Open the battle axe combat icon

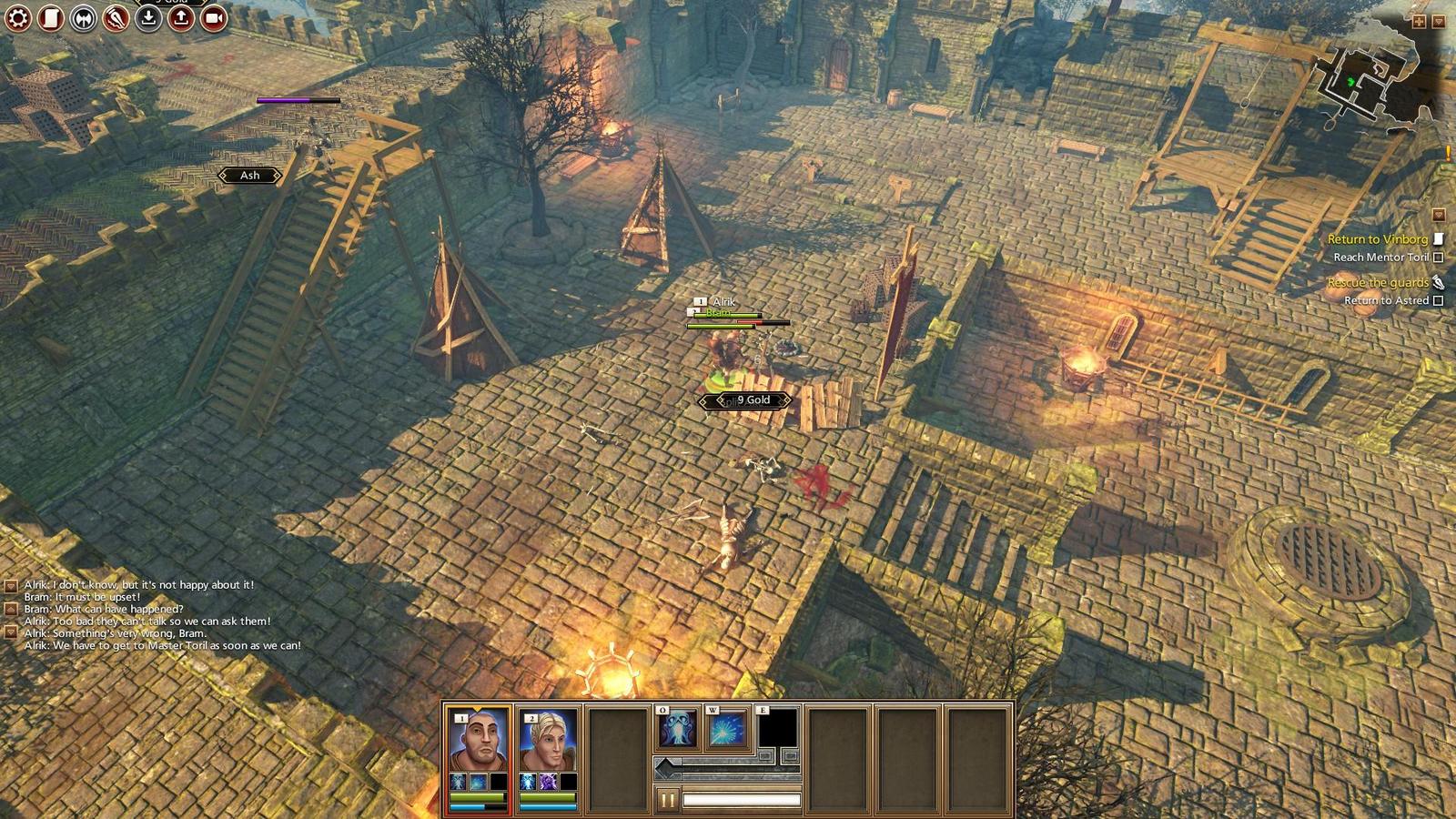click(x=81, y=17)
